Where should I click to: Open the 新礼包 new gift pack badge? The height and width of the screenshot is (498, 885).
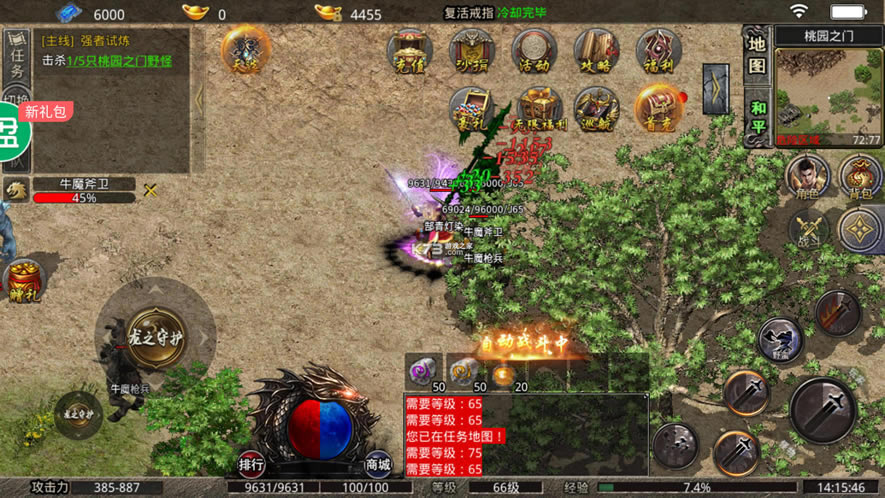45,112
